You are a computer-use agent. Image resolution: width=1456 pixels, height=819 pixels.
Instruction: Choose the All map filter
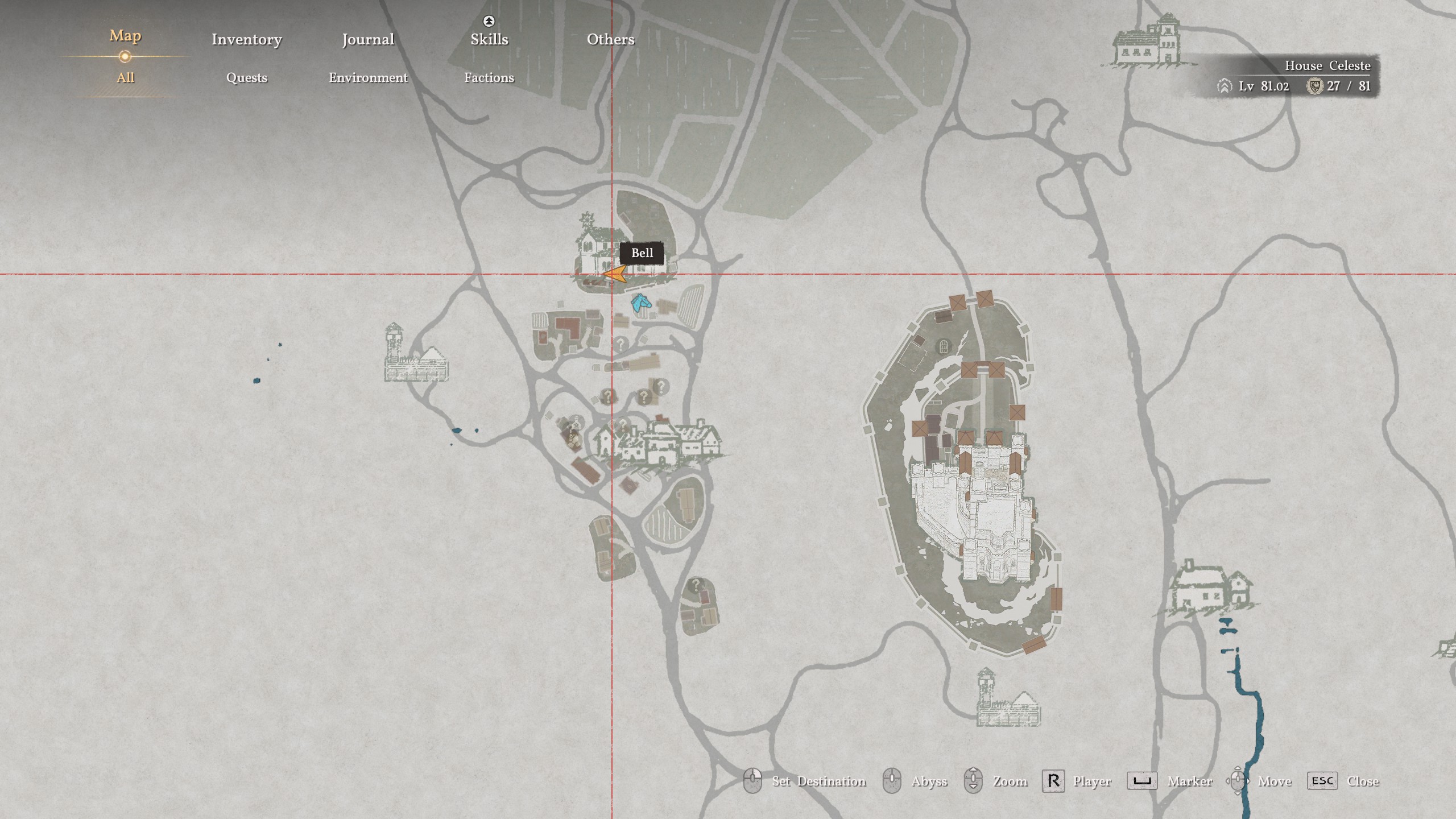click(x=125, y=77)
